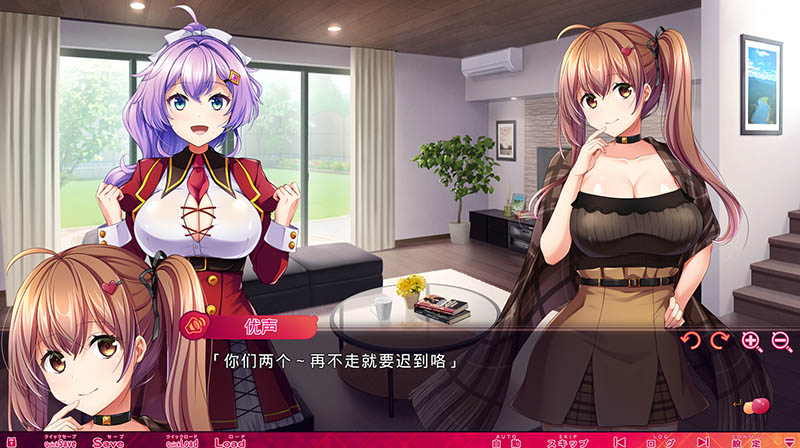Viewport: 800px width, 448px height.
Task: Zoom in with the plus magnifier icon
Action: pos(750,341)
